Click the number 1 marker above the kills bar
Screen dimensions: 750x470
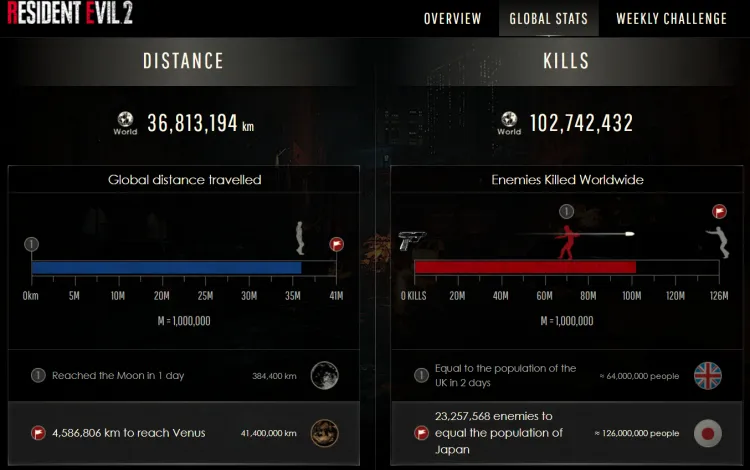click(567, 211)
